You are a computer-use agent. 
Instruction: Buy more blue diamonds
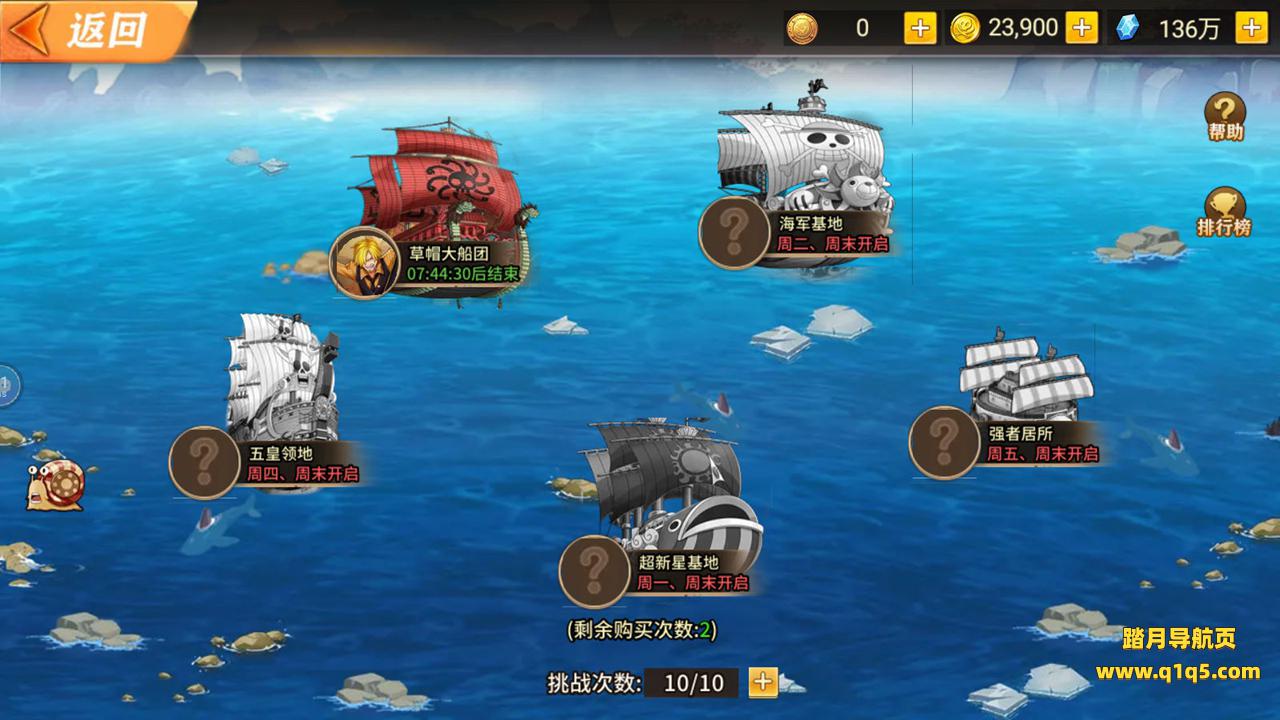(x=1251, y=28)
